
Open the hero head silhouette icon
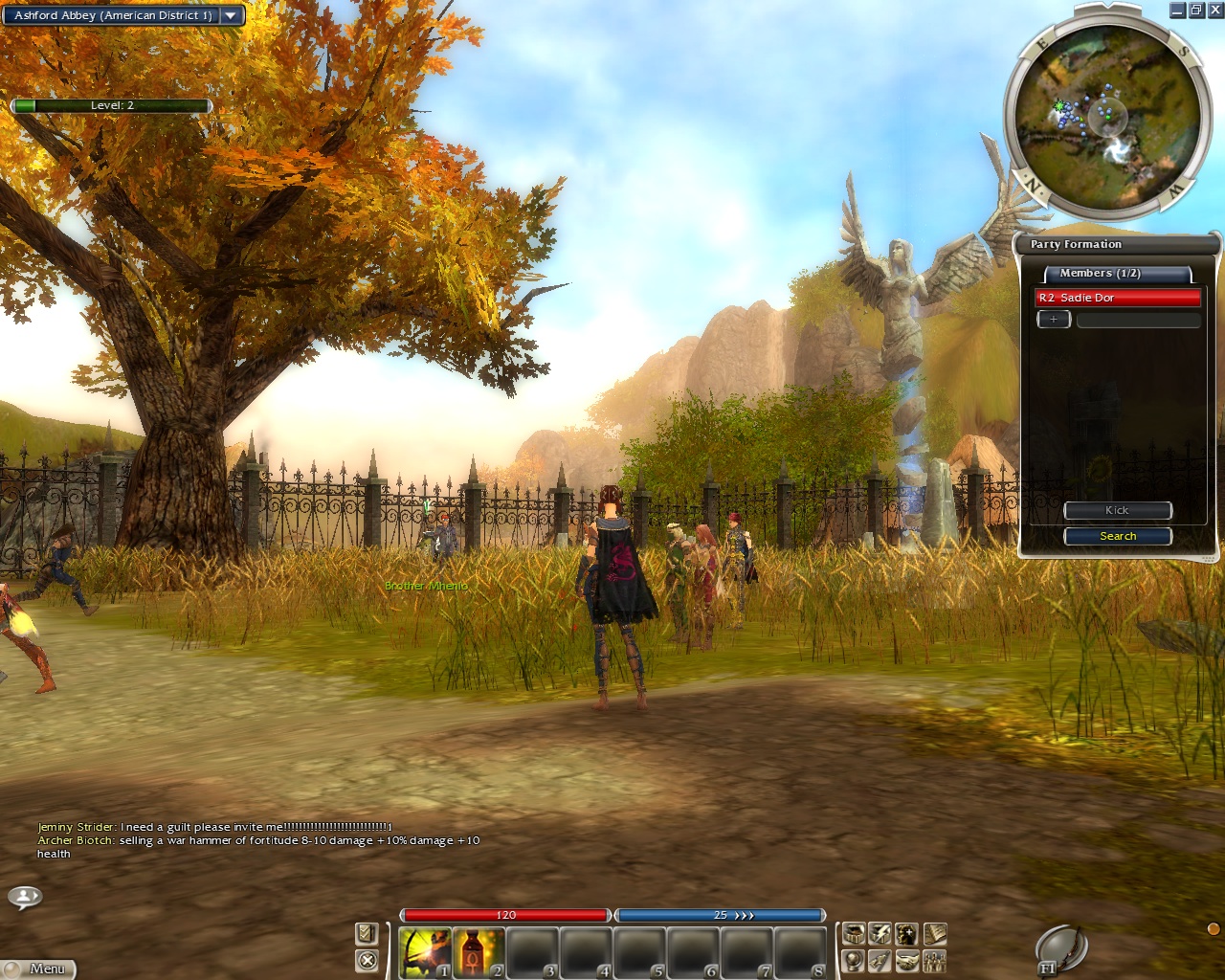click(907, 934)
